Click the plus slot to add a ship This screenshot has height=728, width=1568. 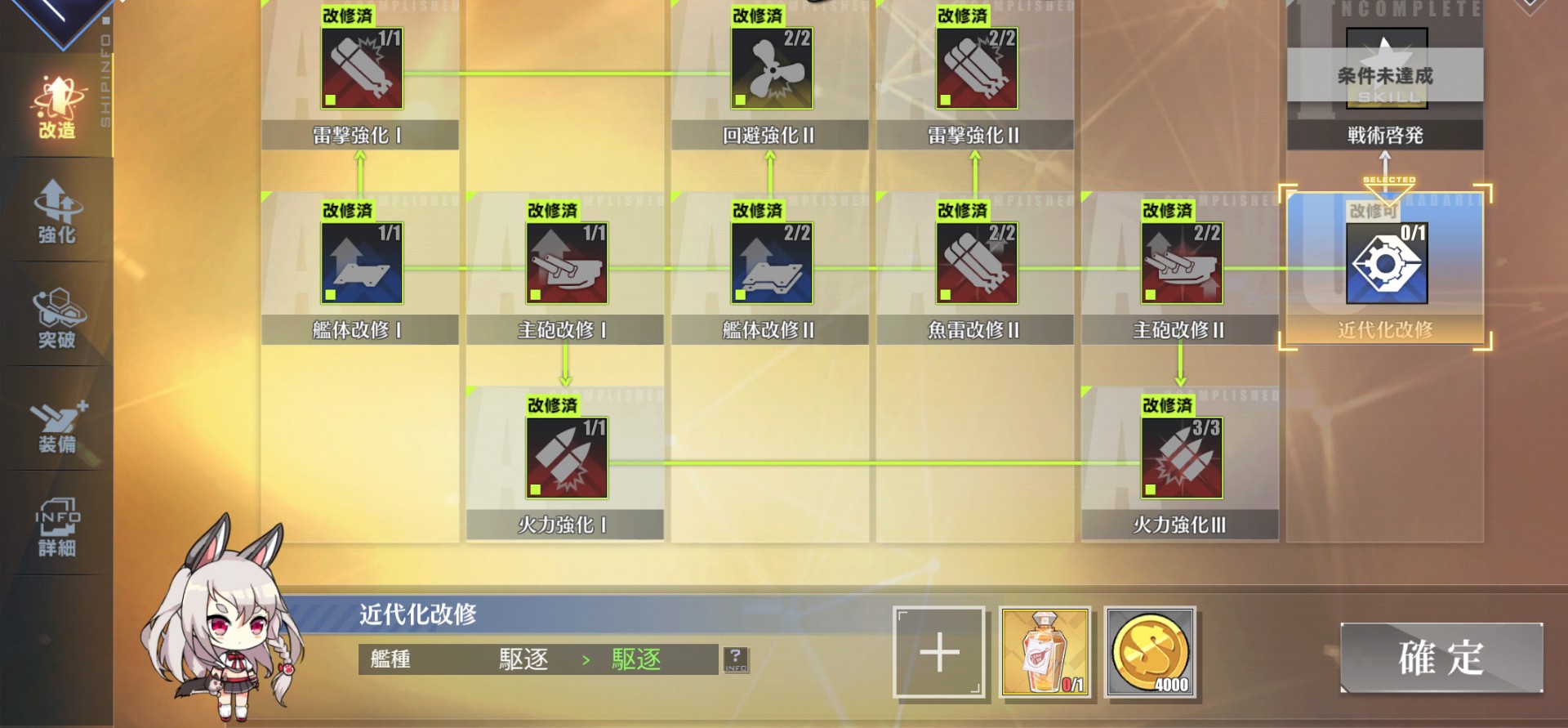pyautogui.click(x=938, y=652)
